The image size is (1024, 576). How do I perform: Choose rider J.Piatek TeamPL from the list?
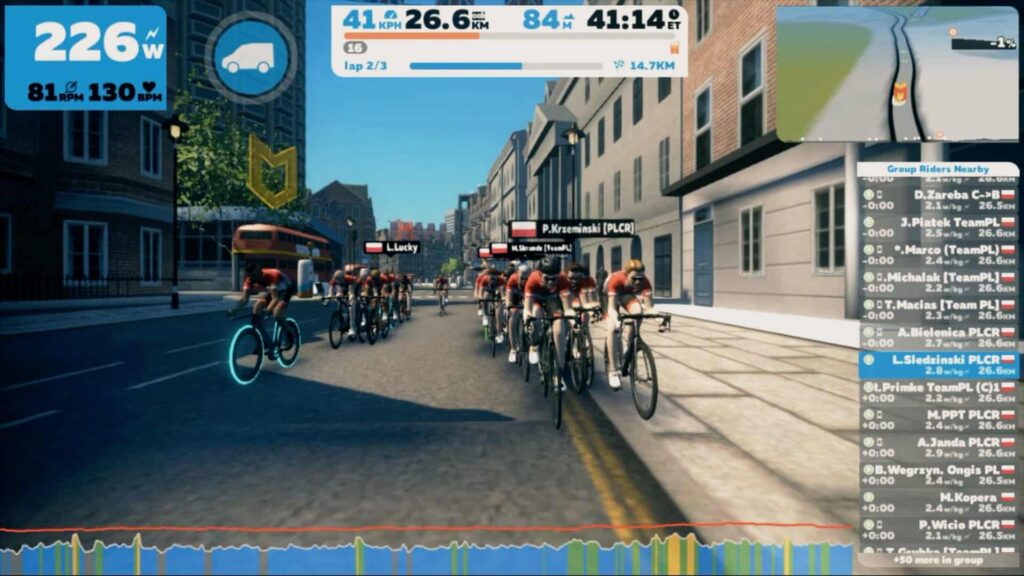pyautogui.click(x=938, y=227)
